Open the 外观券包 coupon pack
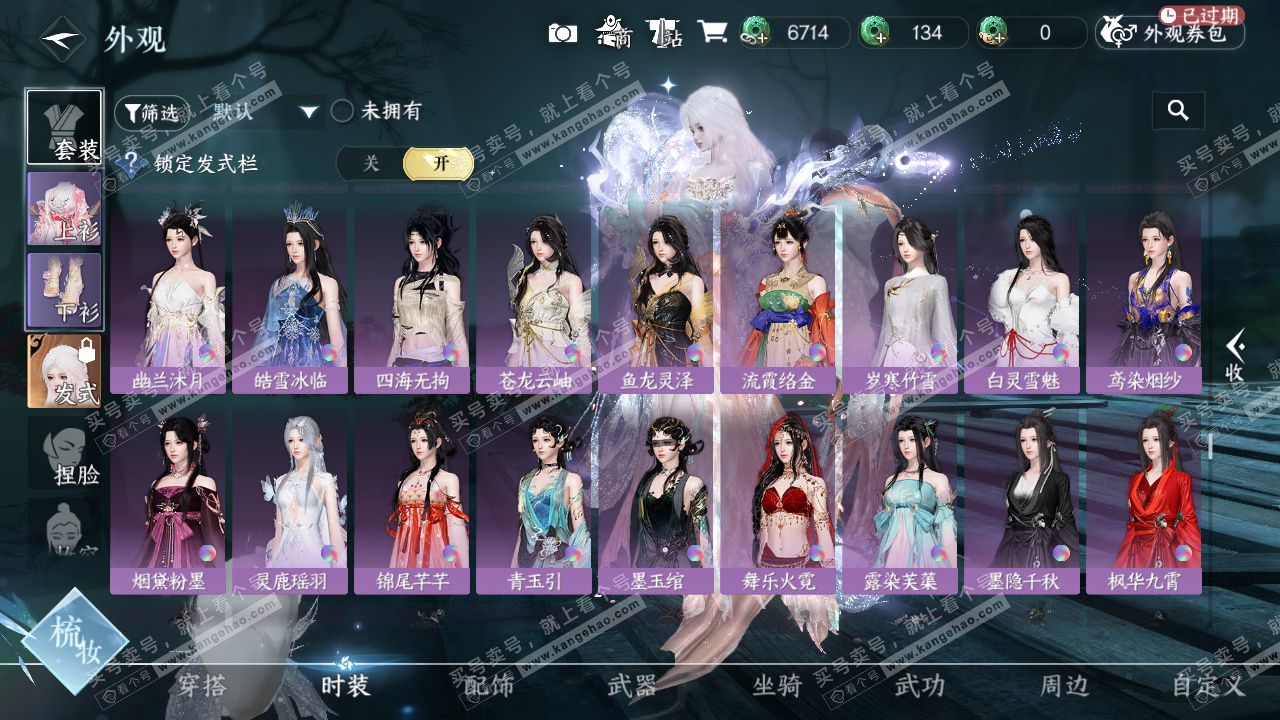This screenshot has height=720, width=1280. pos(1170,33)
